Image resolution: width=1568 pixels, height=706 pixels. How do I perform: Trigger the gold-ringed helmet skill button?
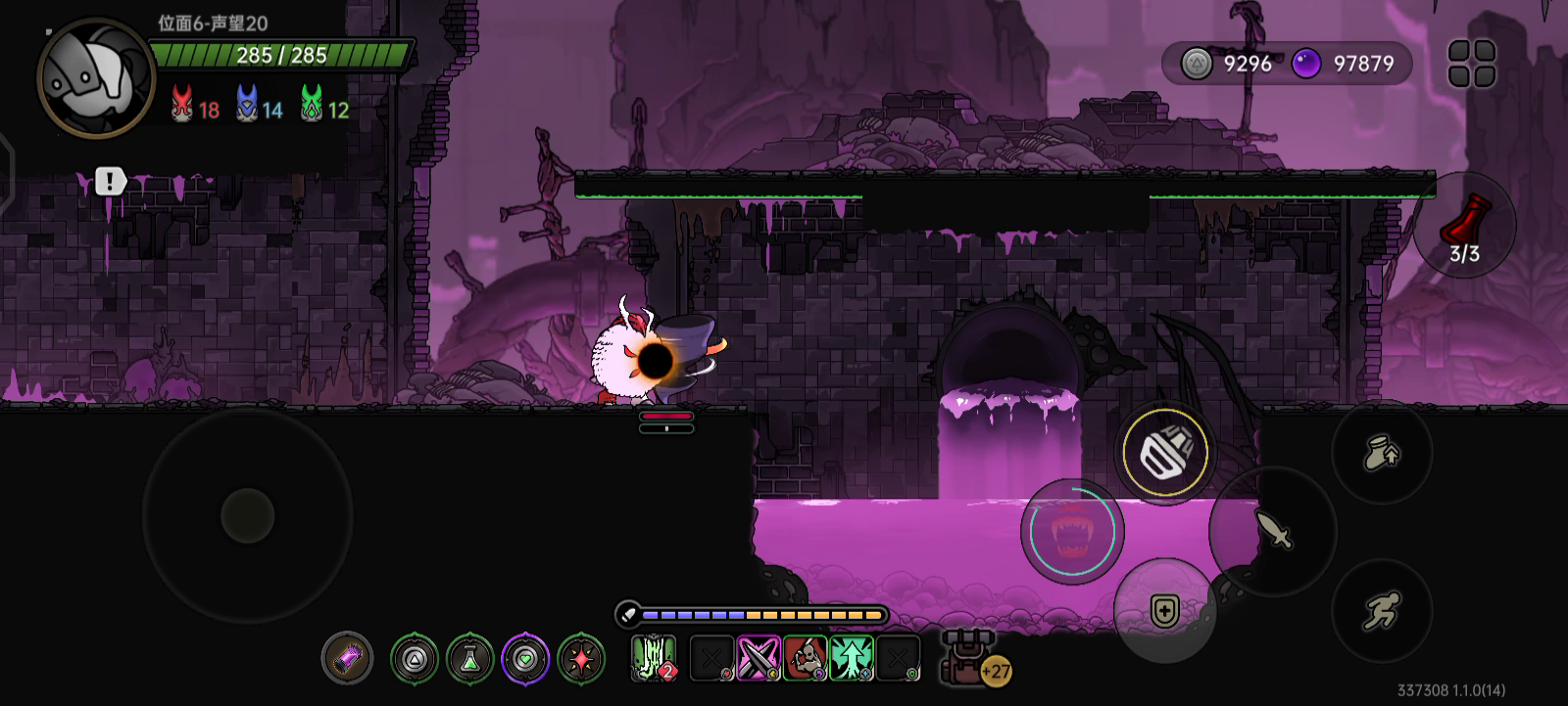[x=1165, y=453]
